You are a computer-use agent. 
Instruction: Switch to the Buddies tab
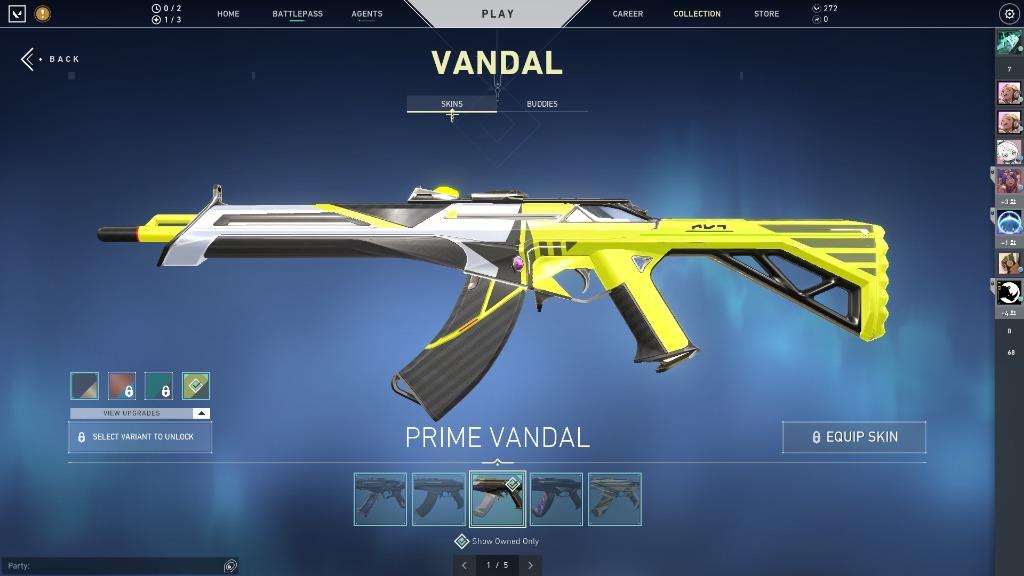click(x=542, y=104)
